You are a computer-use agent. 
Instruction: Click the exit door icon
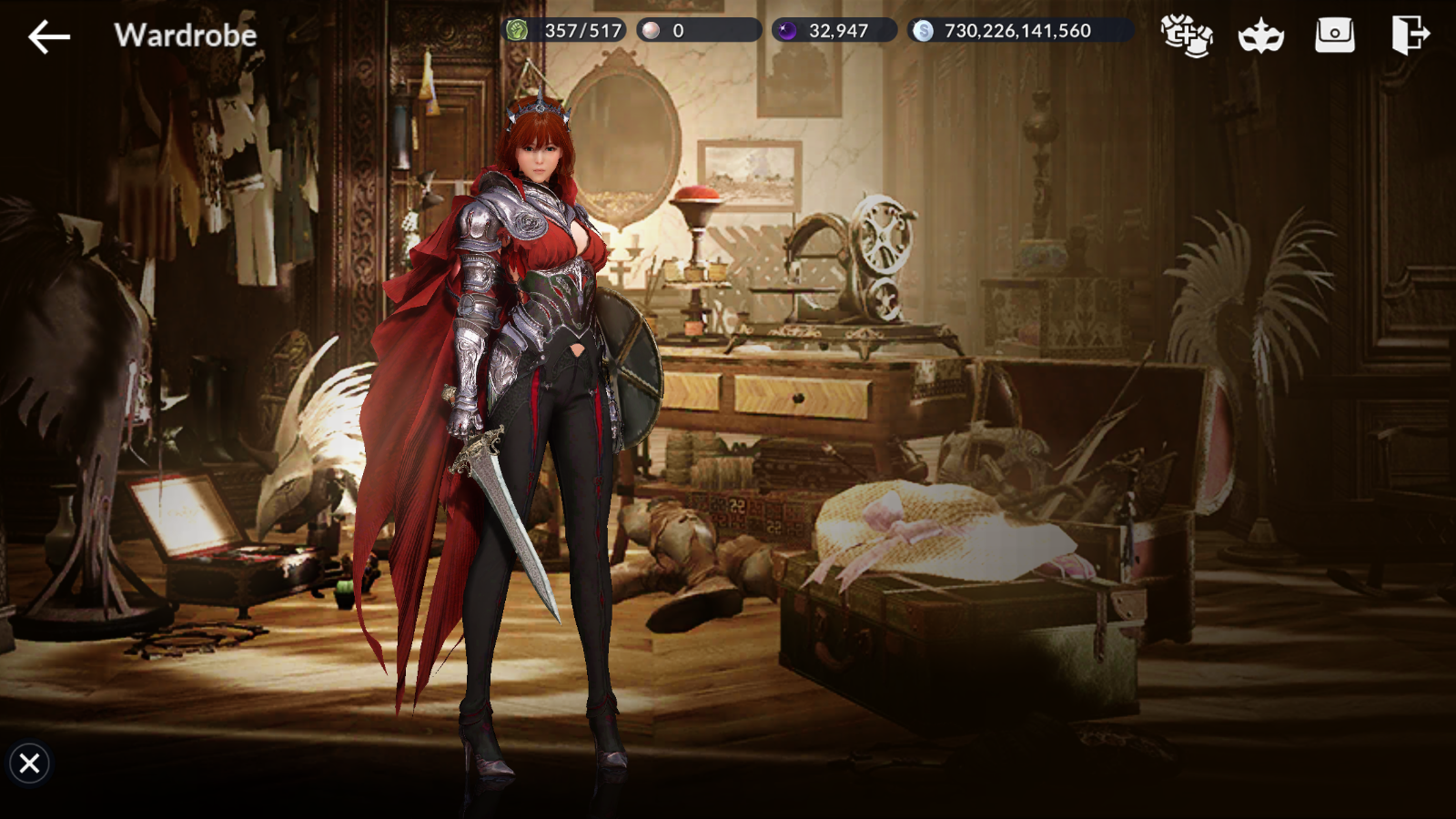pyautogui.click(x=1410, y=35)
